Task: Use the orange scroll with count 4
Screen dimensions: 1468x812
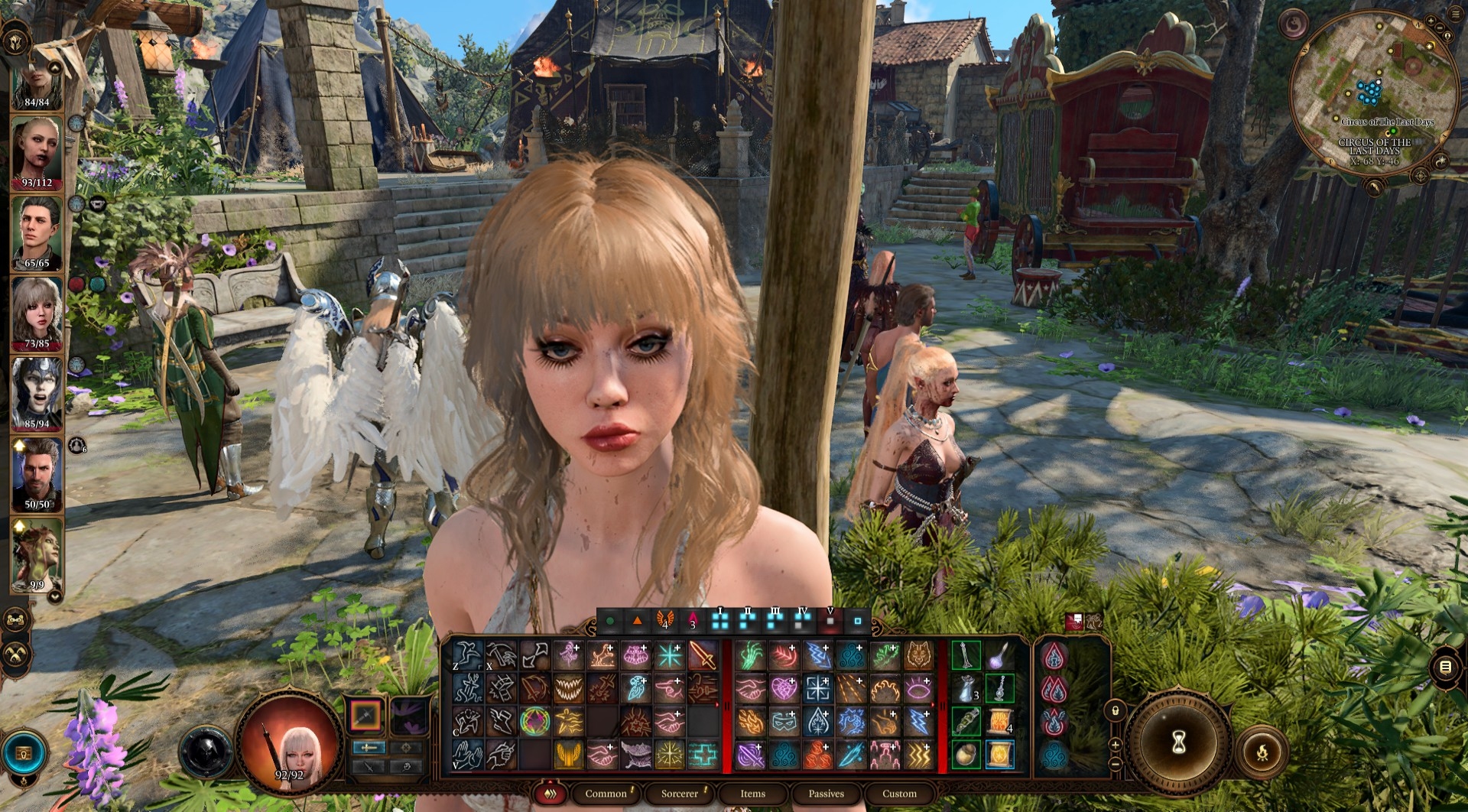Action: (999, 721)
